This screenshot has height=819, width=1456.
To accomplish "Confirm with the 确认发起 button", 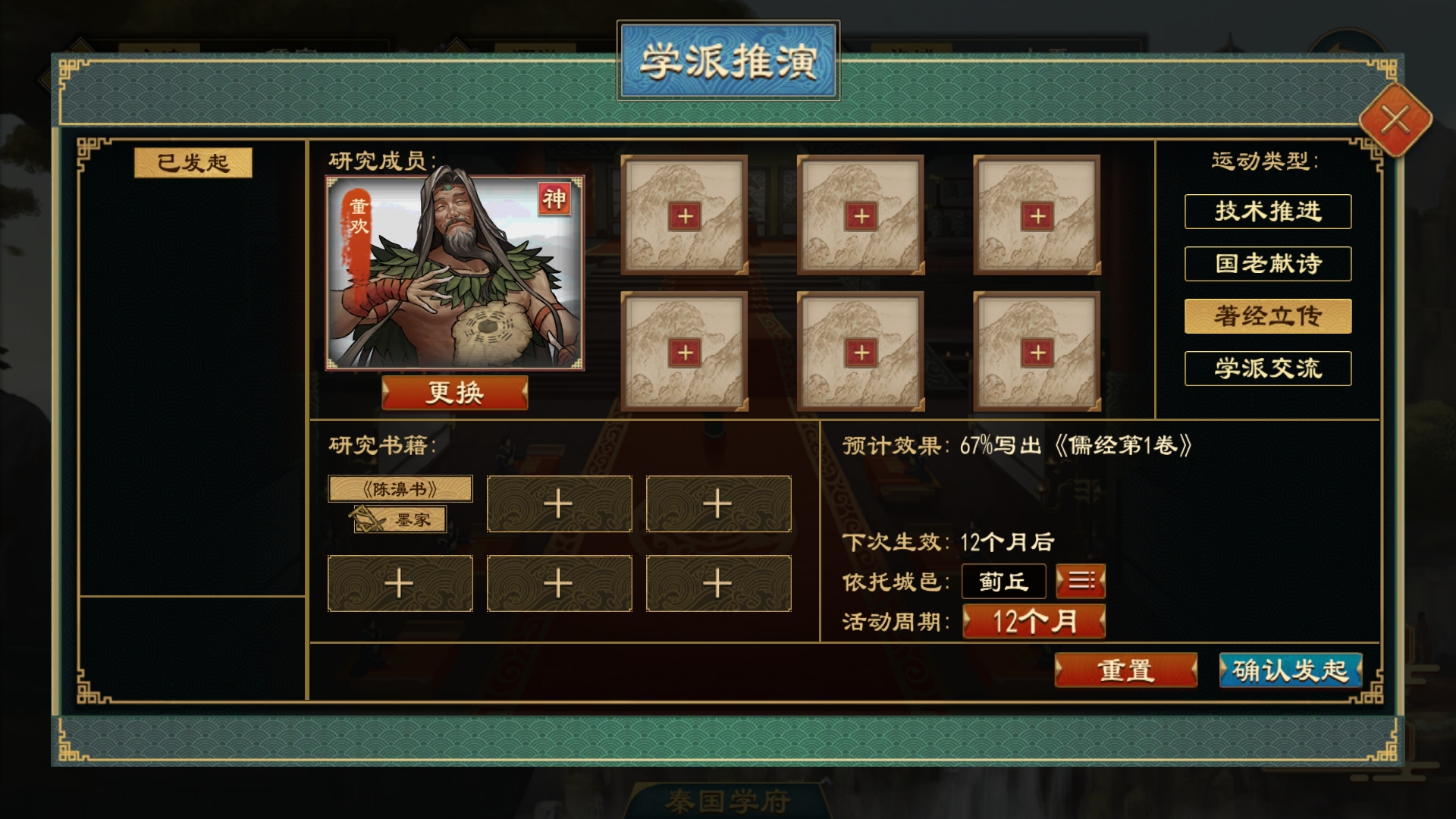I will click(x=1290, y=670).
